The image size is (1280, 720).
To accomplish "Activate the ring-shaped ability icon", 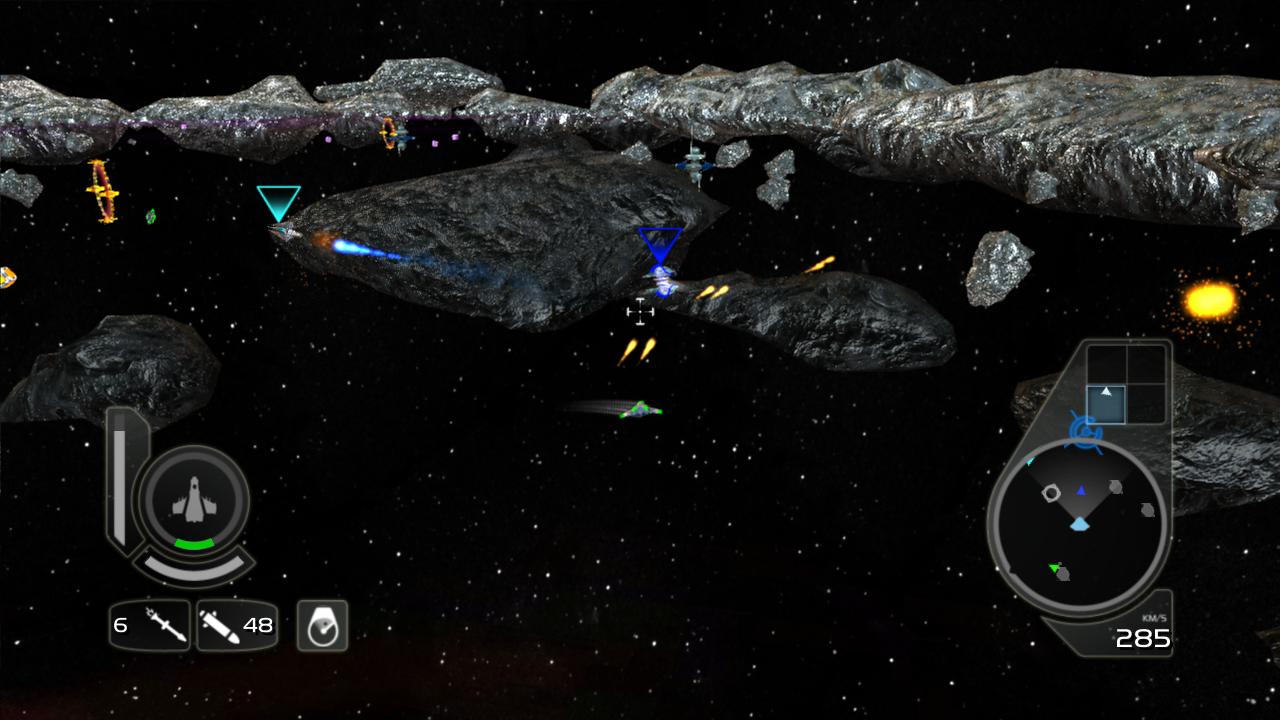I will coord(322,626).
